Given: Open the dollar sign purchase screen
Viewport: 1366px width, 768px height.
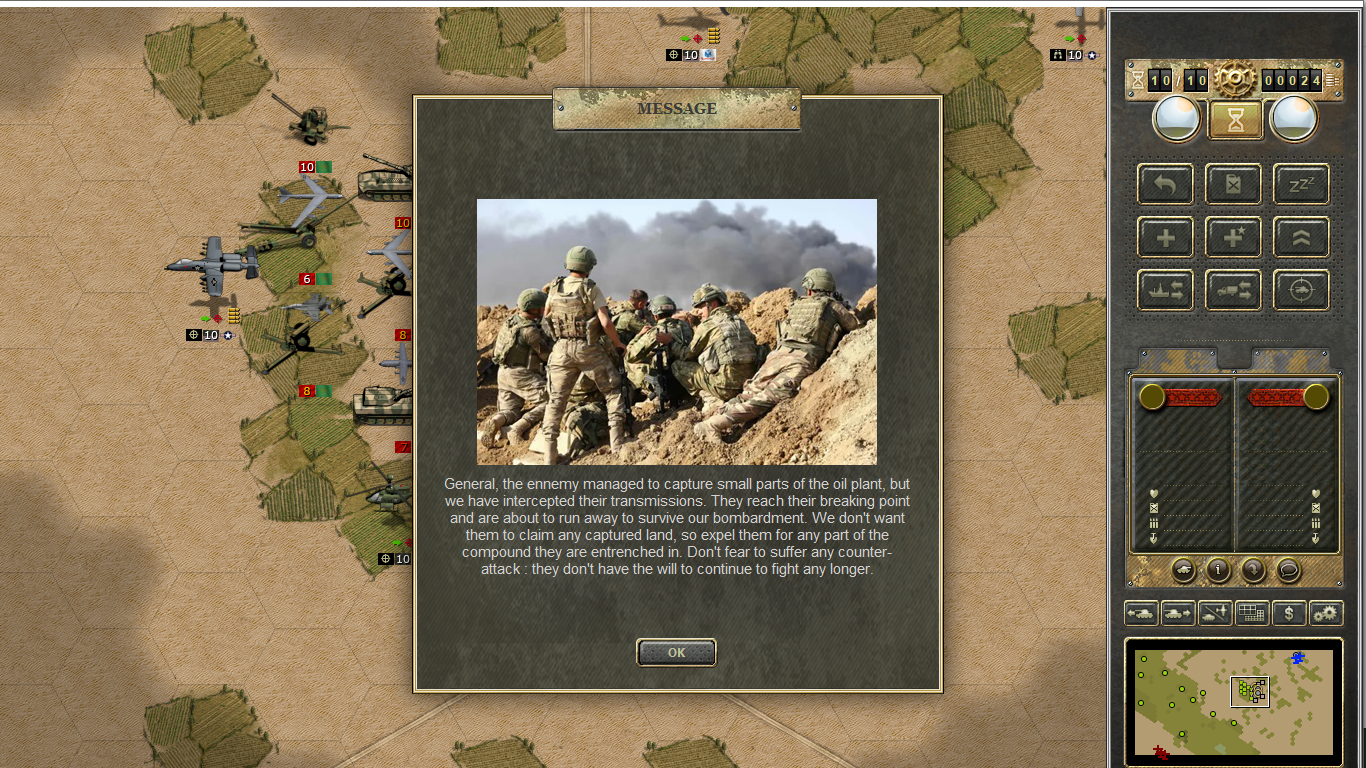Looking at the screenshot, I should 1289,613.
